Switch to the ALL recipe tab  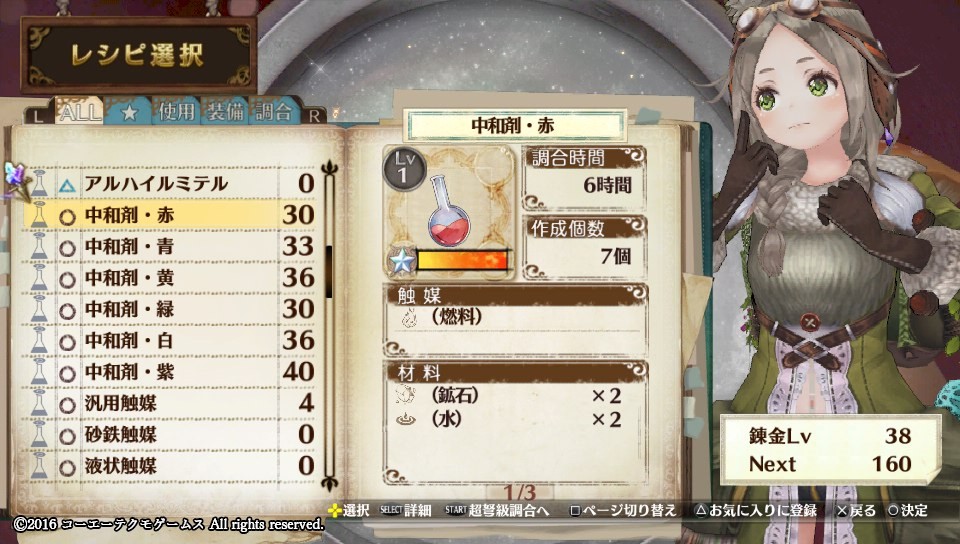[80, 112]
